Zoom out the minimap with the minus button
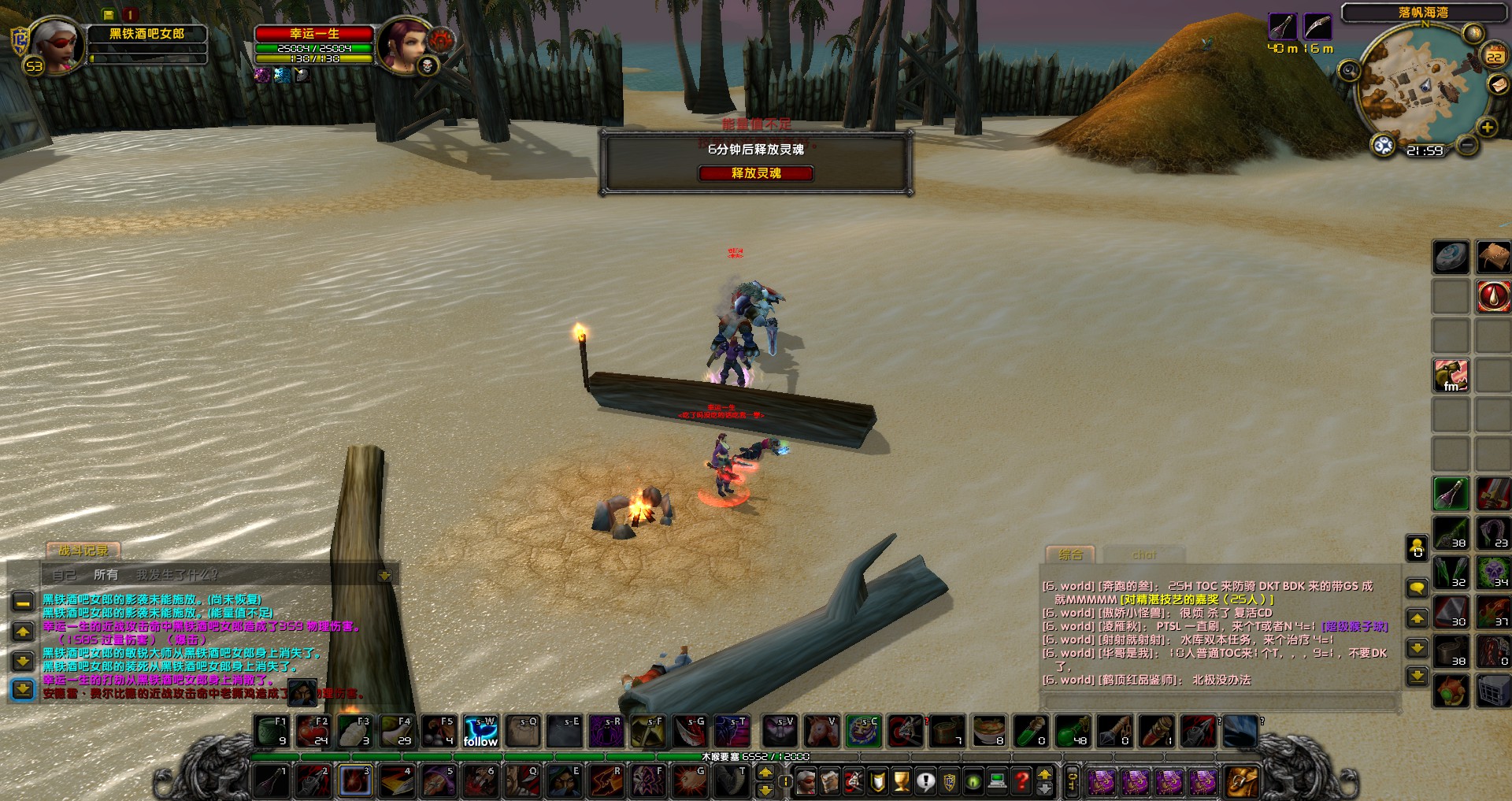 1466,145
